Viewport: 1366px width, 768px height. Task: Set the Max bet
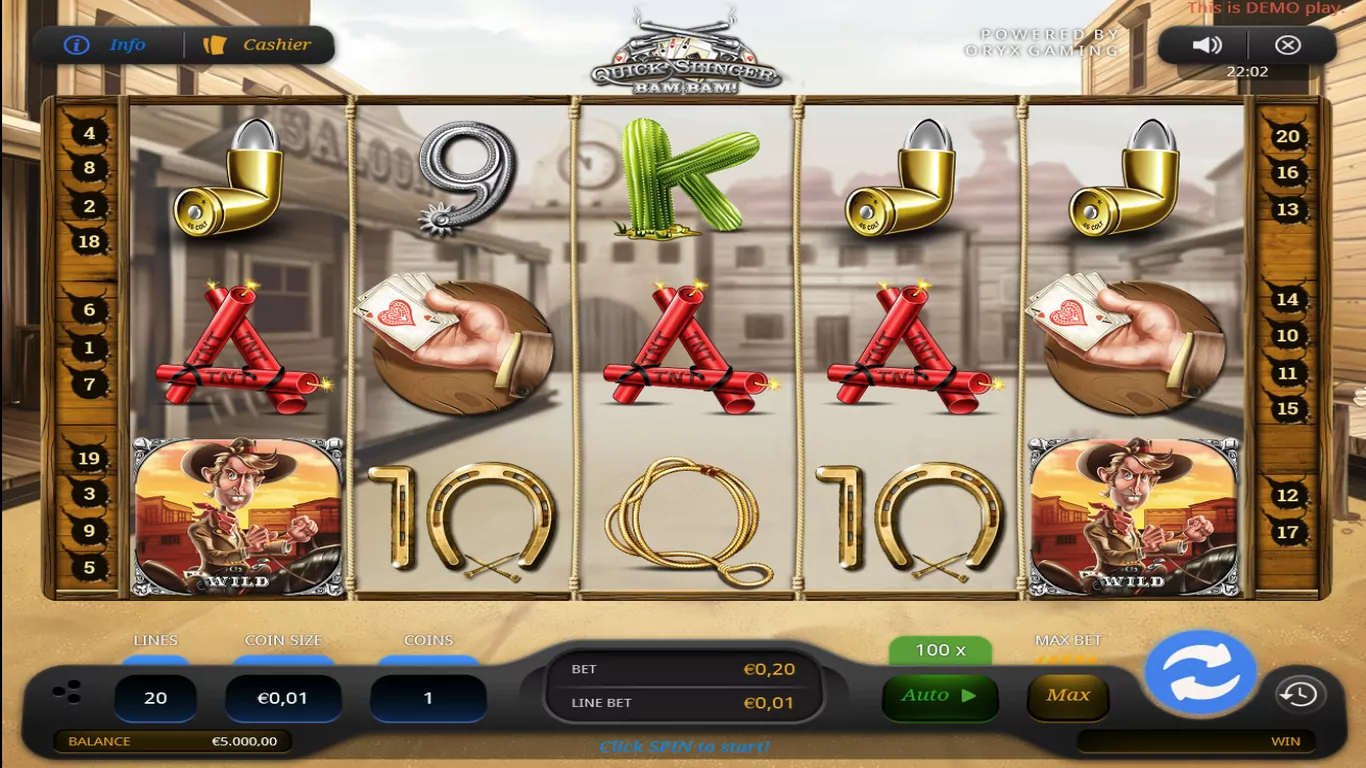(x=1068, y=696)
